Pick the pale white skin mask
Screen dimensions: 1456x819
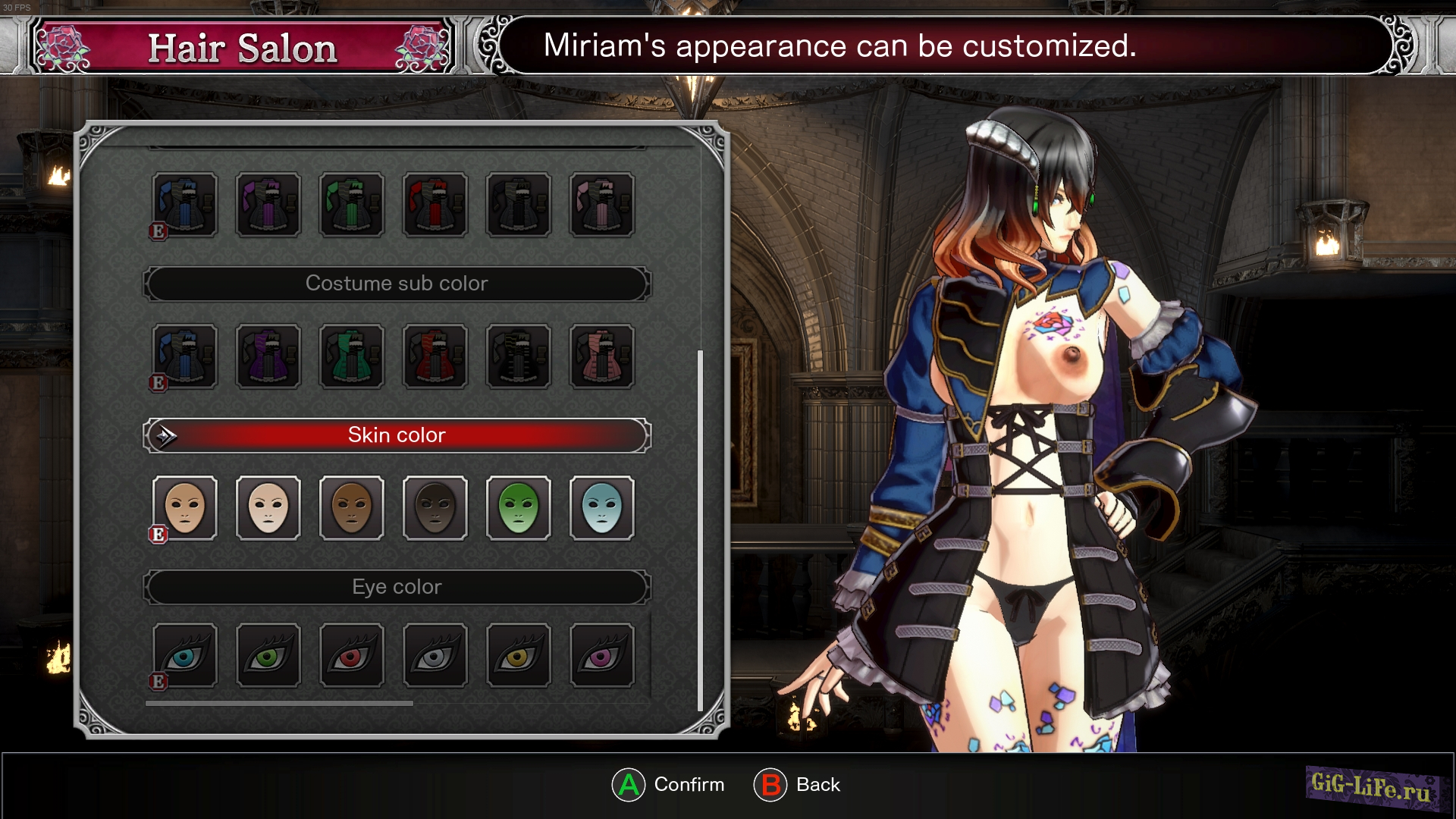click(268, 508)
